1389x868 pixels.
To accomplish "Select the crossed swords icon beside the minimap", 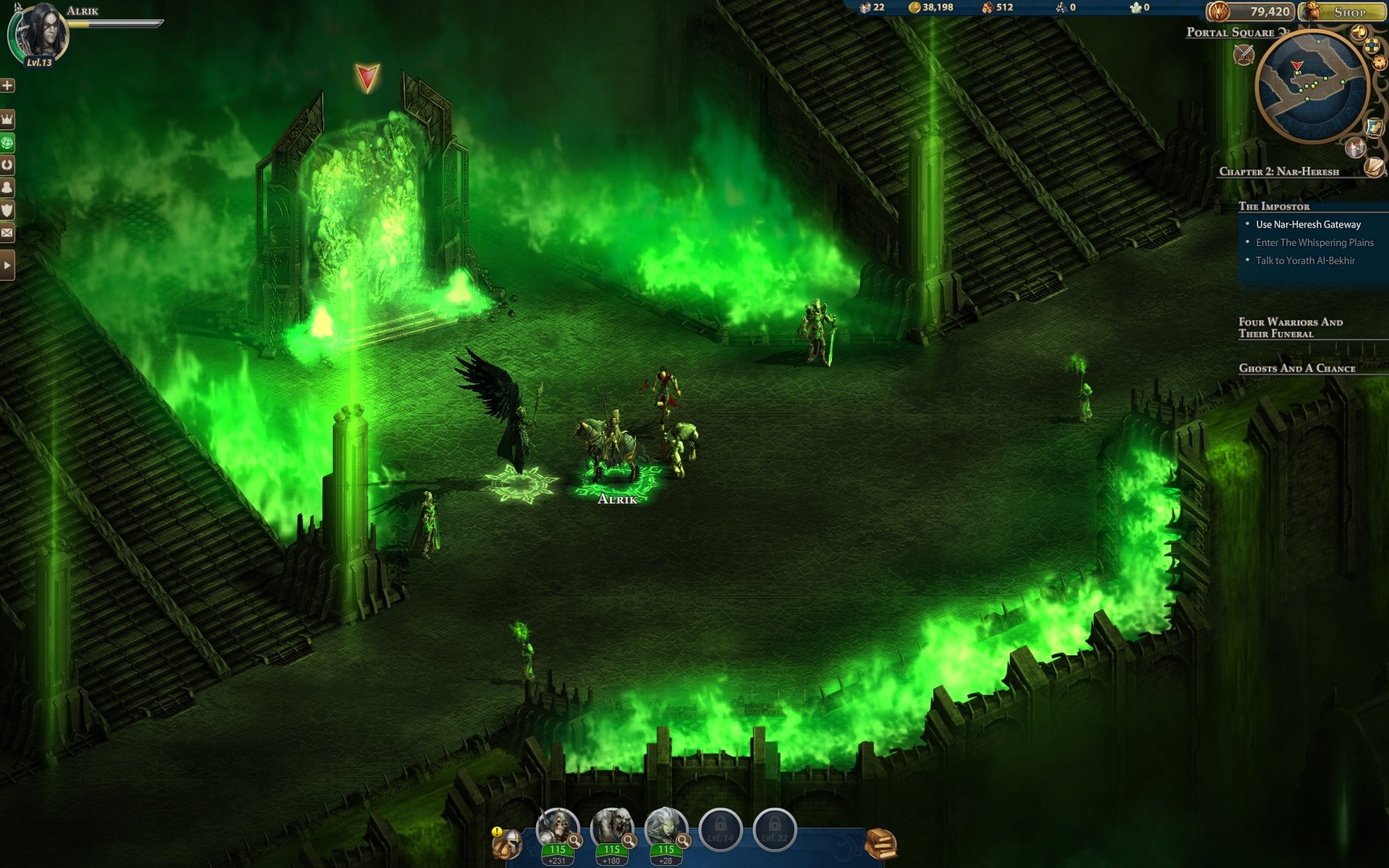I will (1244, 53).
